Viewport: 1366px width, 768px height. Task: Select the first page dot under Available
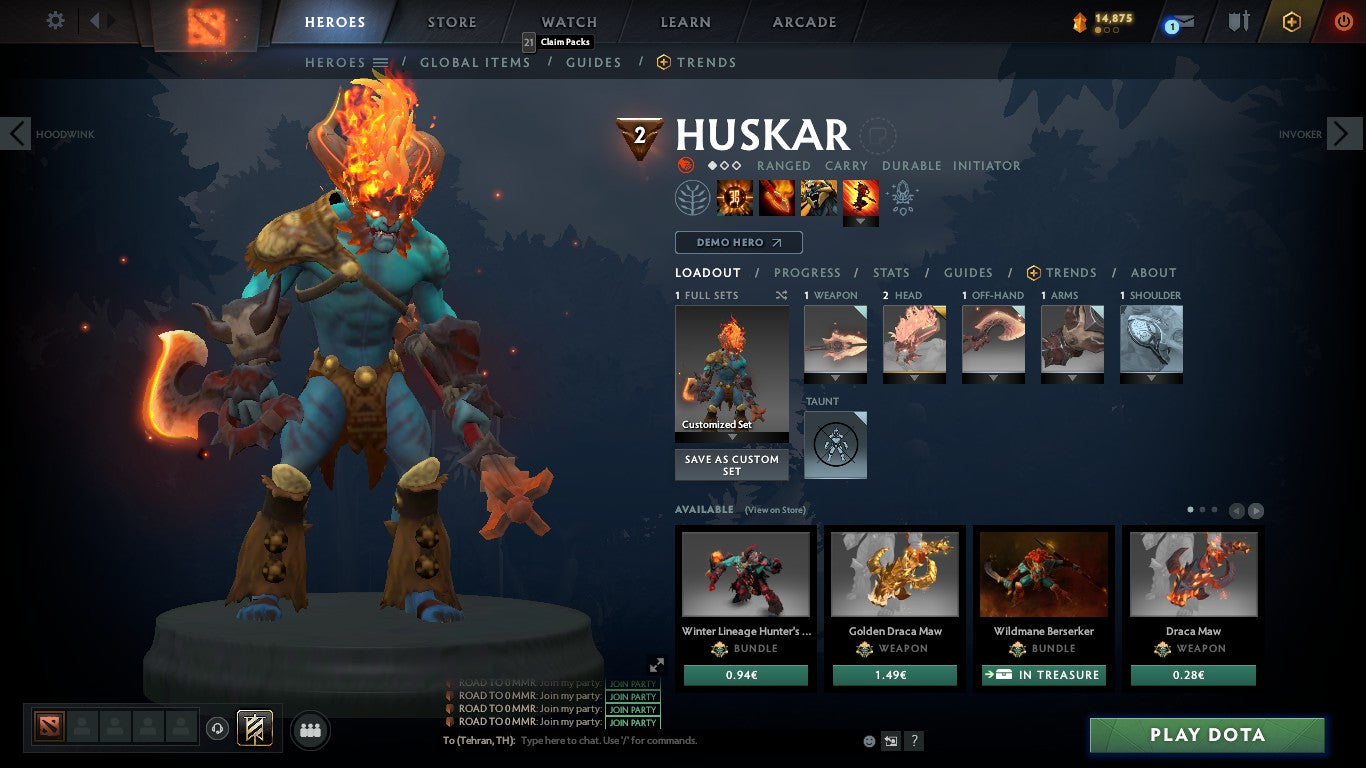tap(1189, 509)
